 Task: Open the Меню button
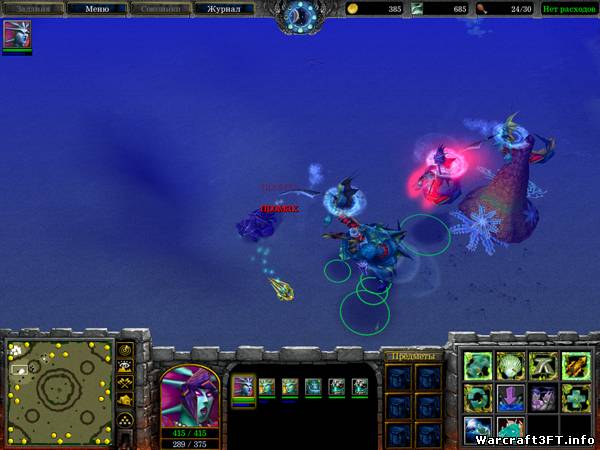[97, 9]
